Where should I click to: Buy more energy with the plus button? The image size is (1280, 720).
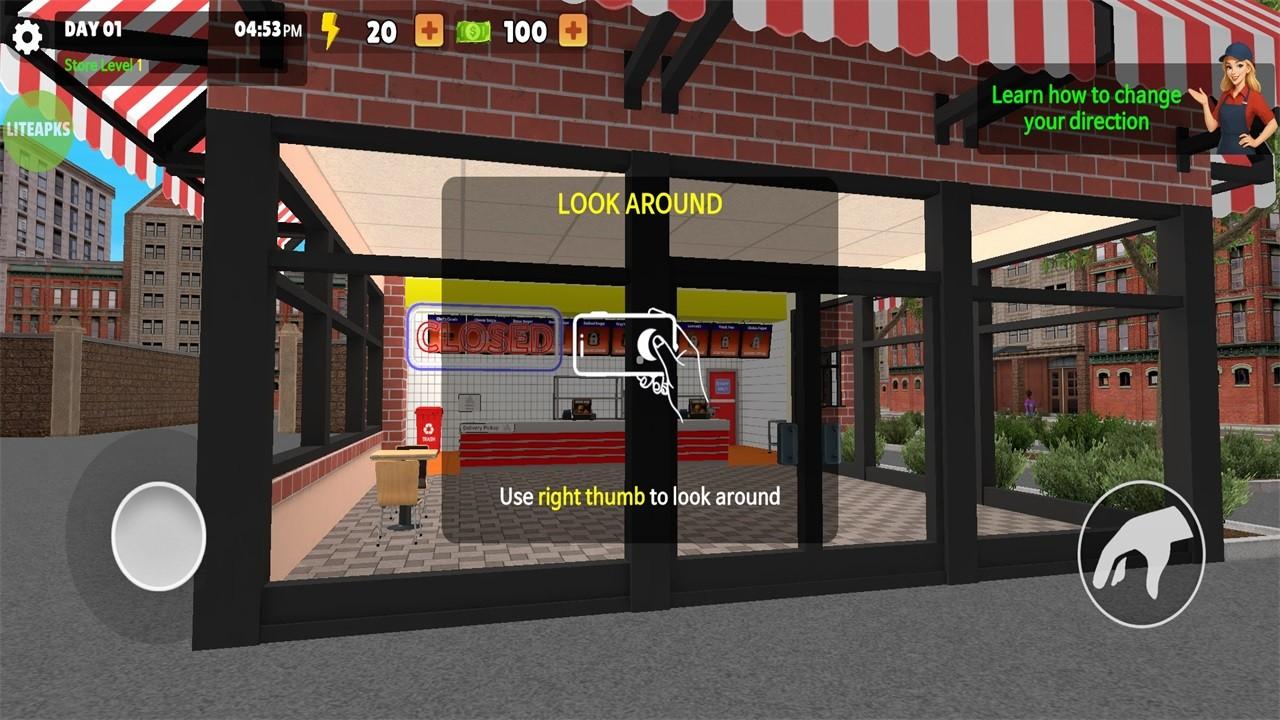click(x=430, y=31)
